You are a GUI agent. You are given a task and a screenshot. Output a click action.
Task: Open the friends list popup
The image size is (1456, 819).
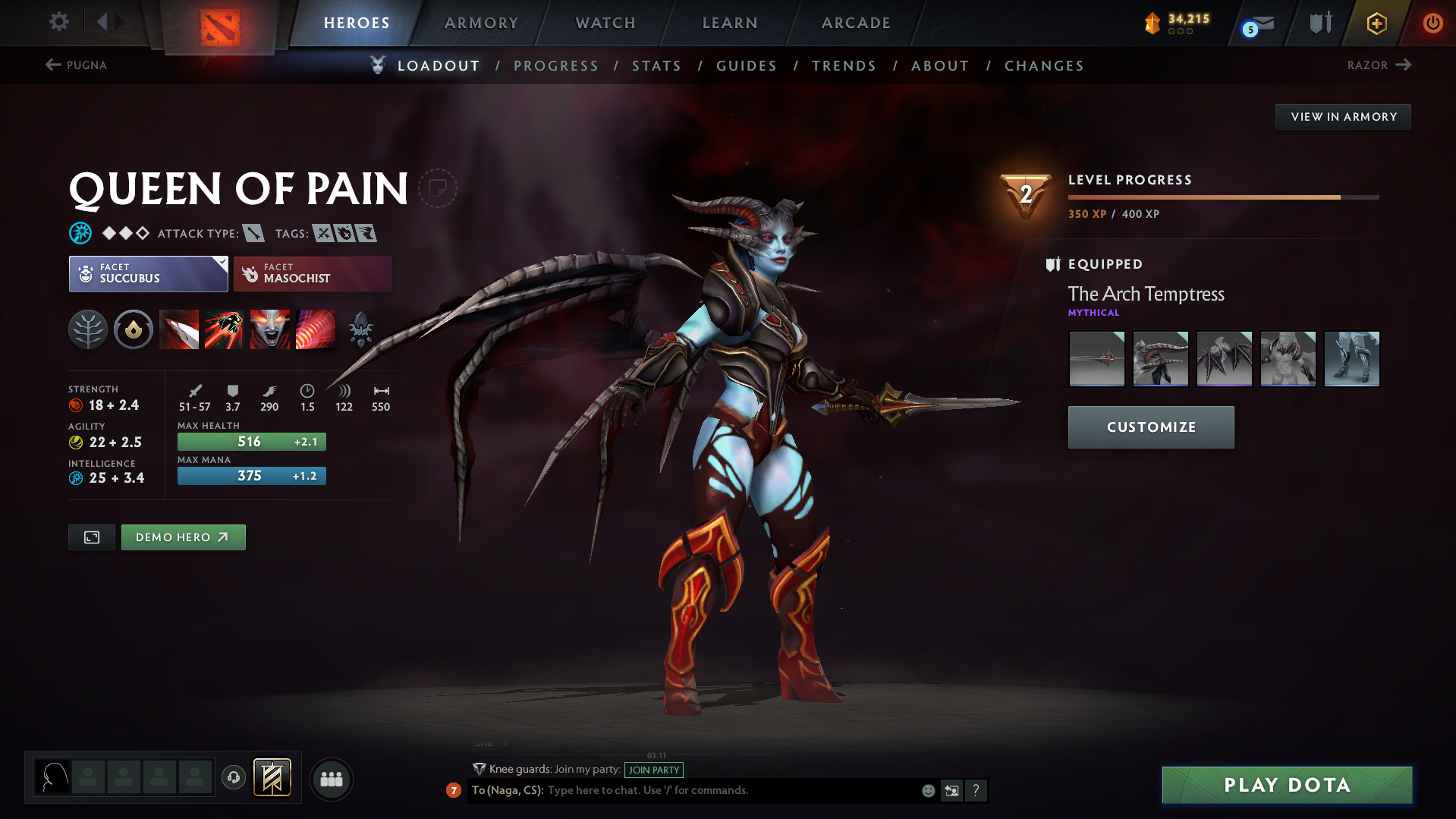coord(332,779)
